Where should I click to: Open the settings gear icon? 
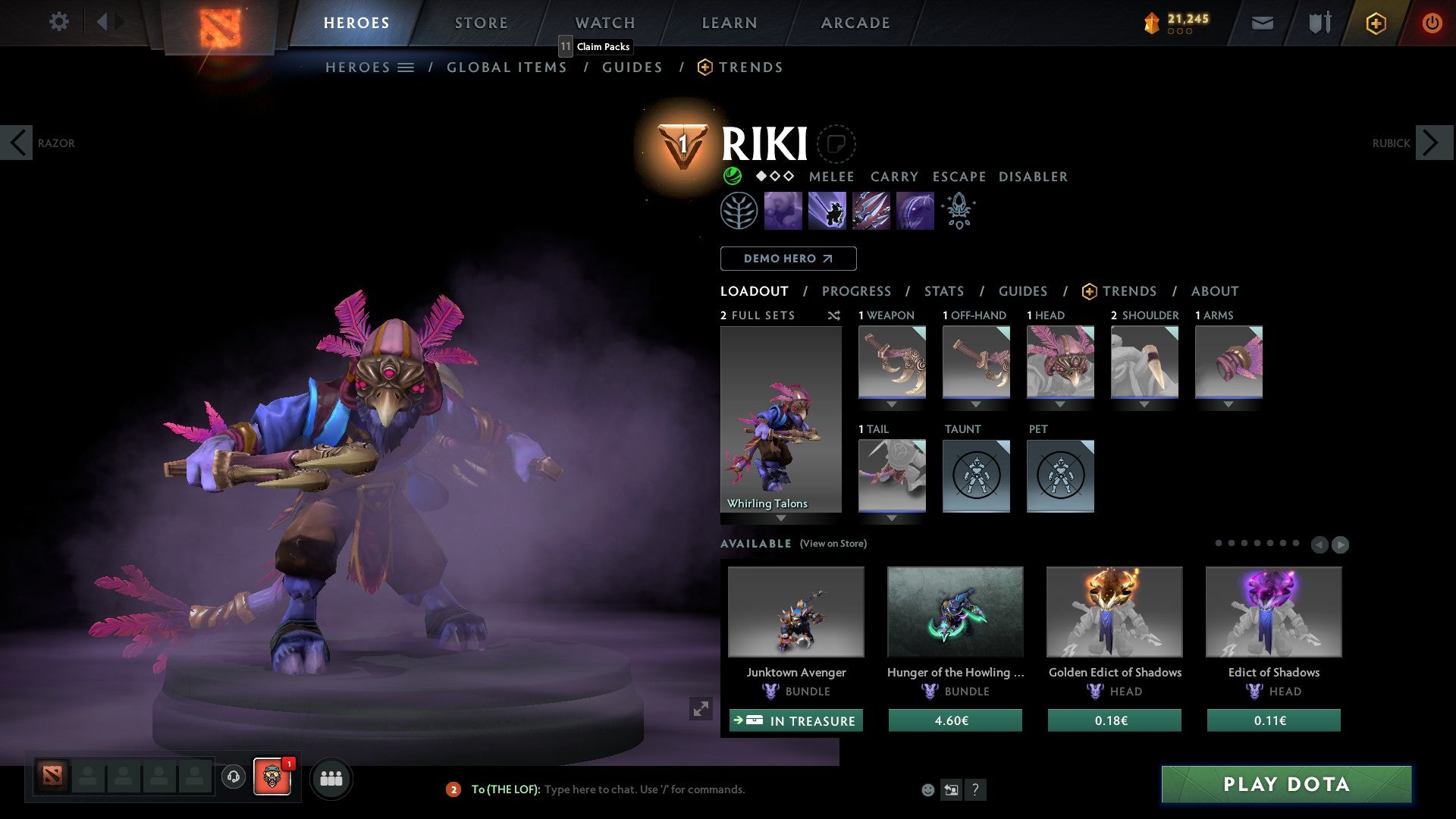click(x=58, y=21)
